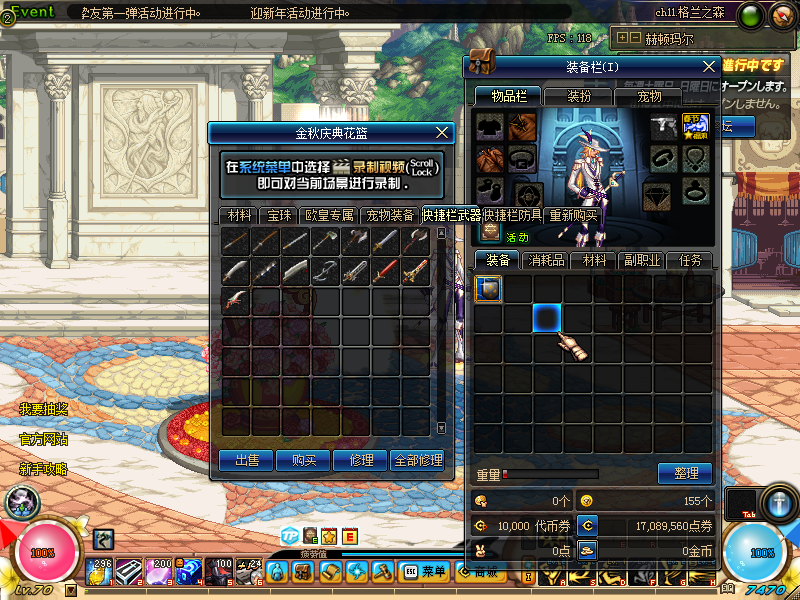The image size is (800, 600).
Task: Close the 金秋庆典花篮 shop window
Action: pyautogui.click(x=444, y=132)
